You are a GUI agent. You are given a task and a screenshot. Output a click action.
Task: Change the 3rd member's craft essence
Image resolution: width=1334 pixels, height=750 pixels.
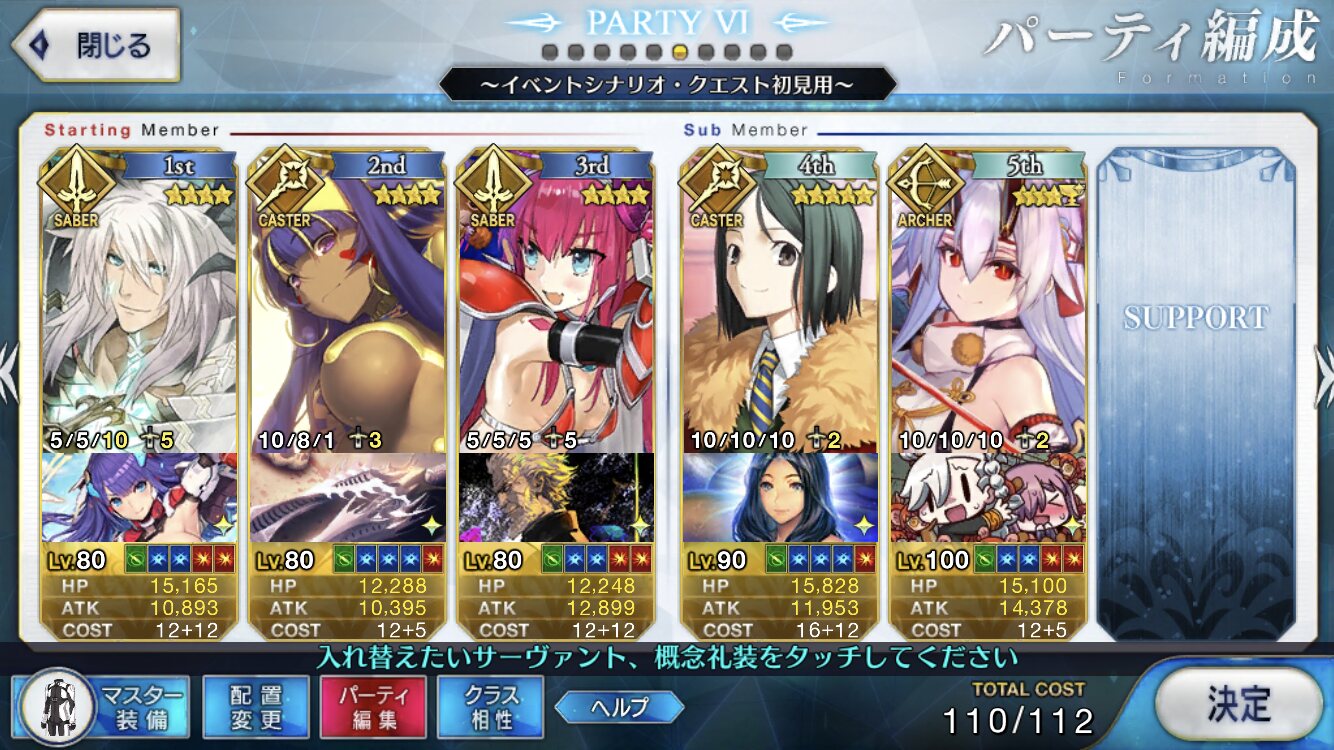556,497
